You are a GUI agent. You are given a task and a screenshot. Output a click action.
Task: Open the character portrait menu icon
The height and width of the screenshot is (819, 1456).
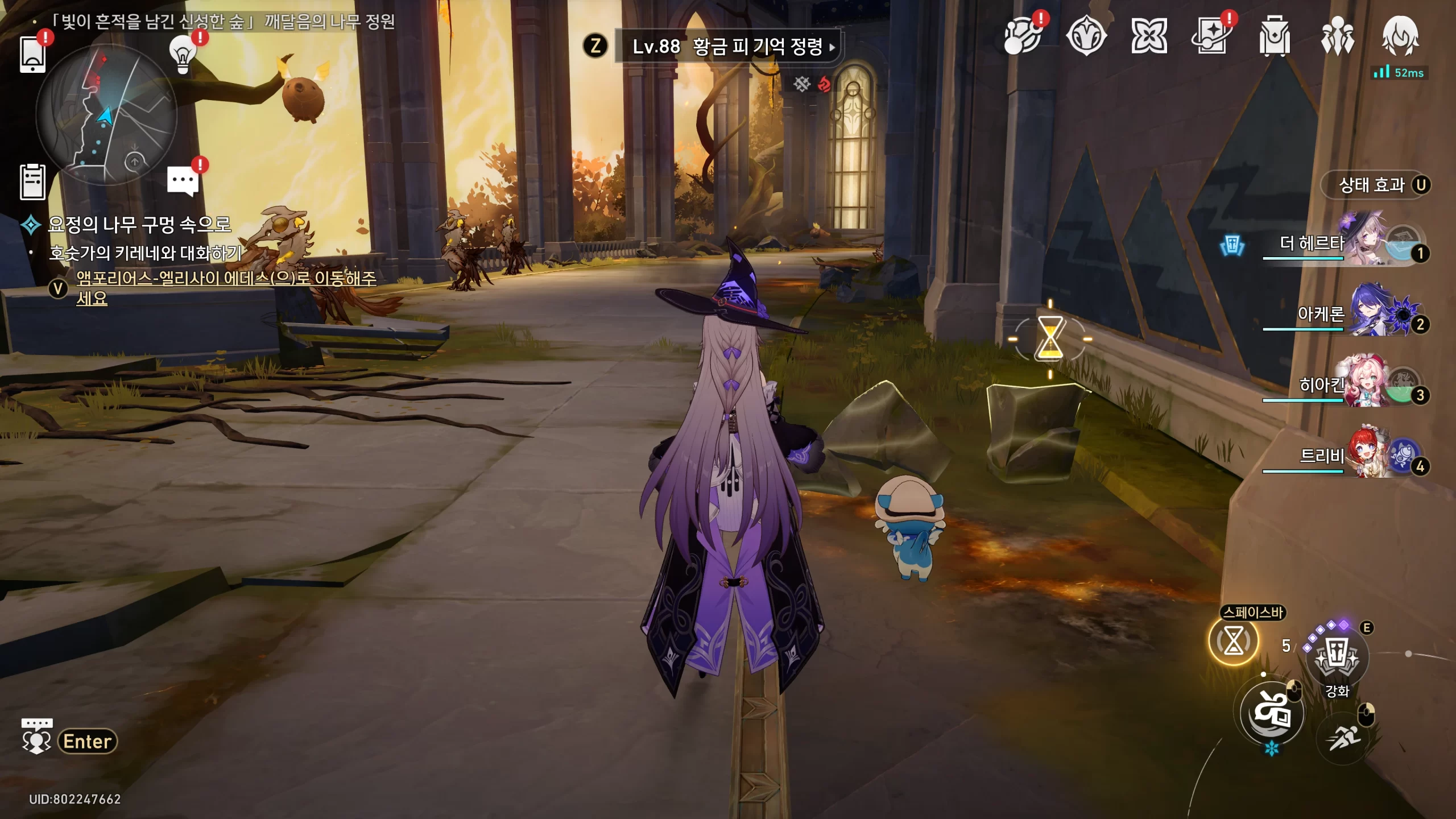click(1400, 37)
